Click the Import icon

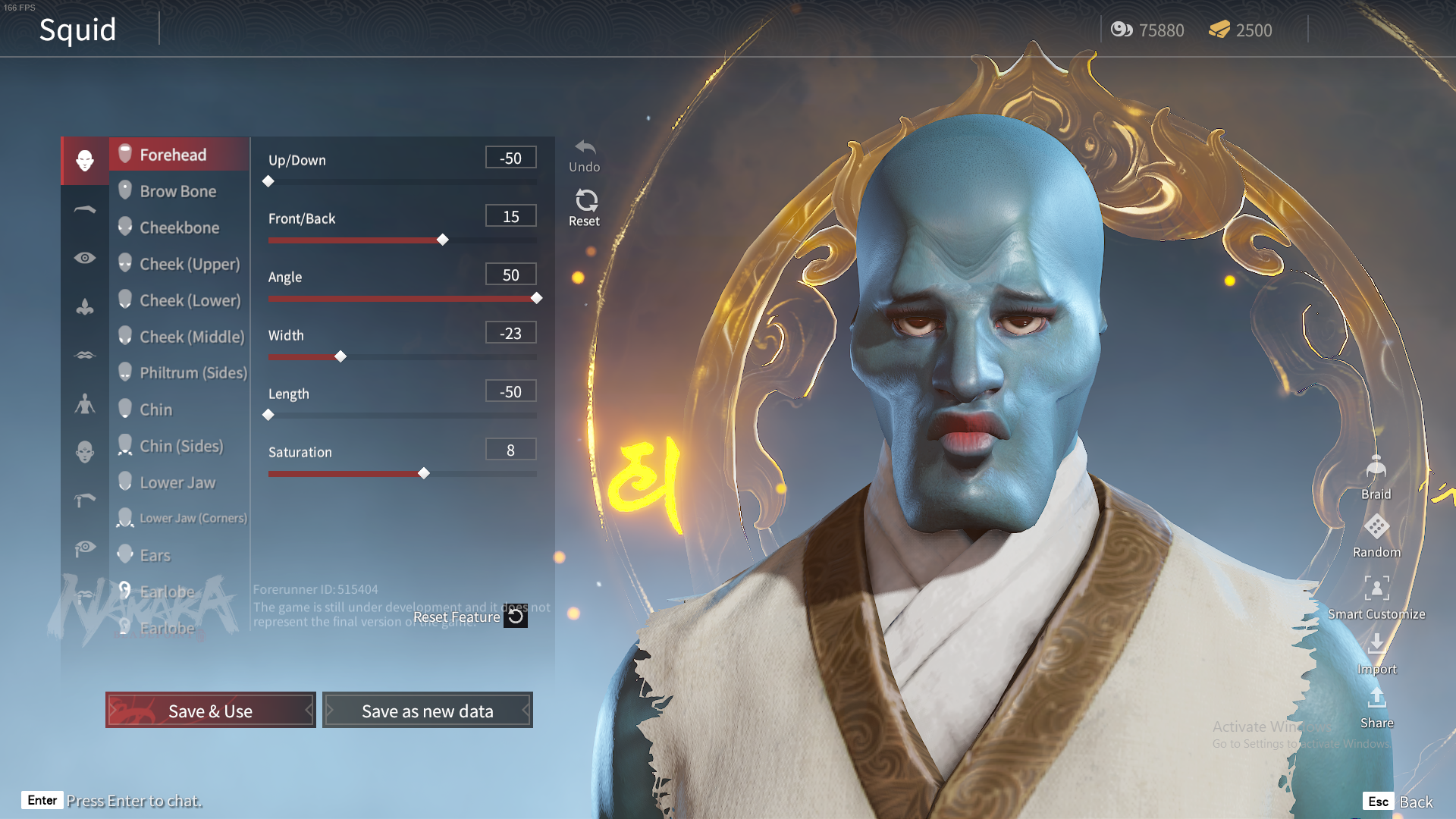tap(1377, 646)
